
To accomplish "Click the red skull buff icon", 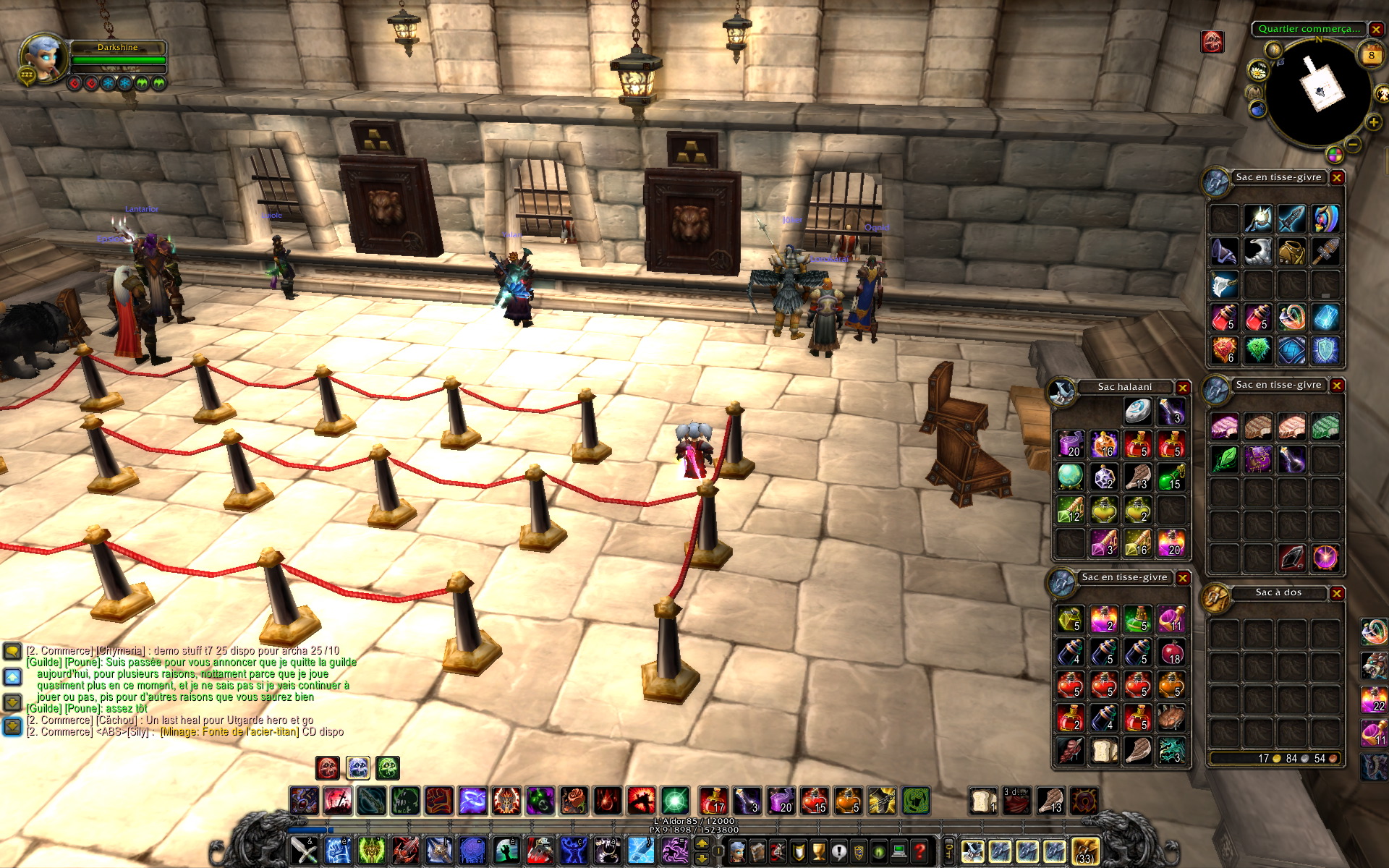I will pyautogui.click(x=1212, y=42).
